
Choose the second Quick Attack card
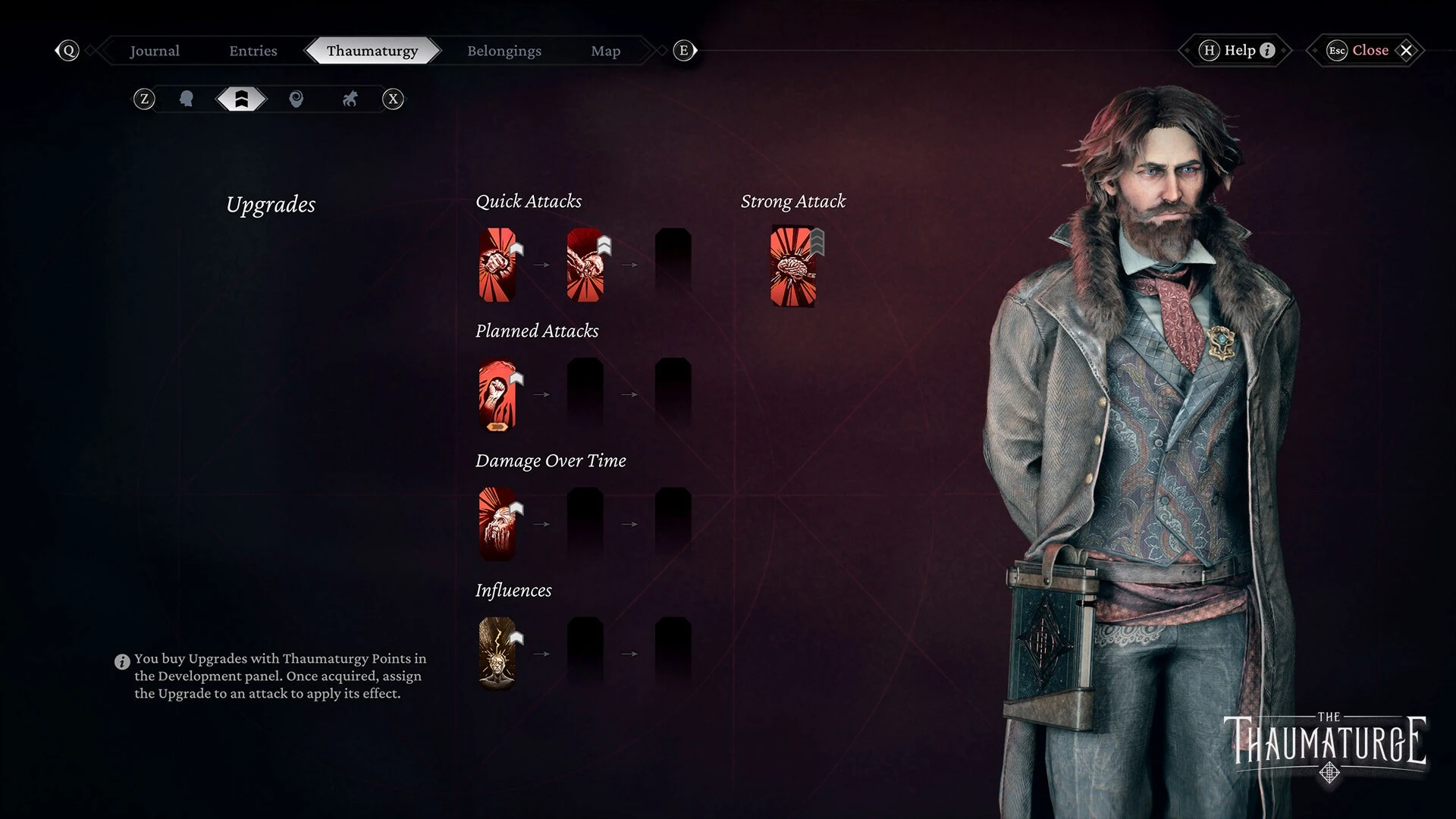point(585,265)
